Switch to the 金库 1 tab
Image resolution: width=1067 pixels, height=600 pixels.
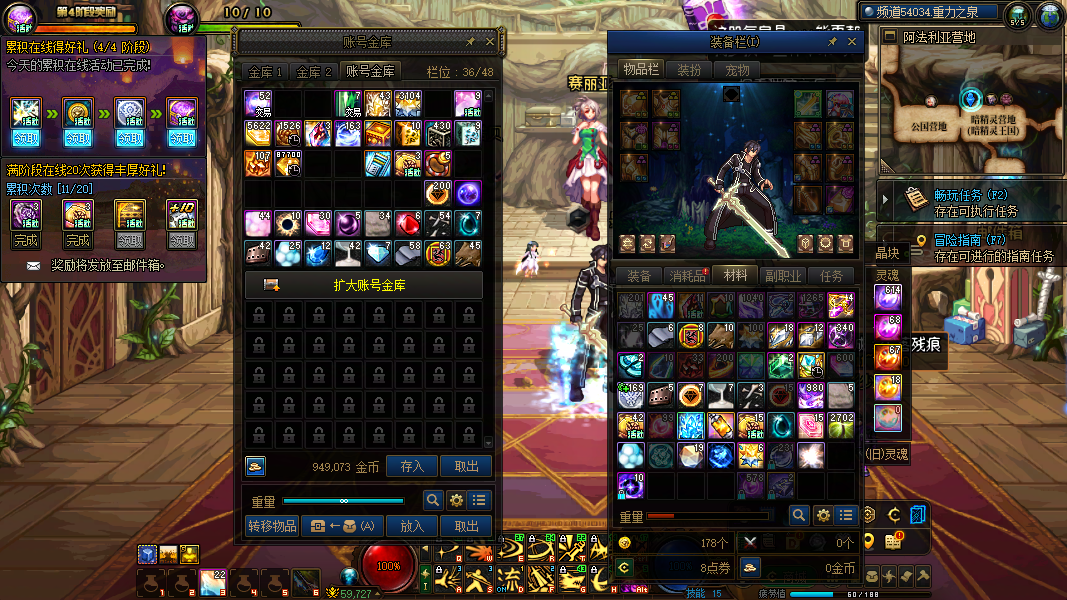coord(267,72)
